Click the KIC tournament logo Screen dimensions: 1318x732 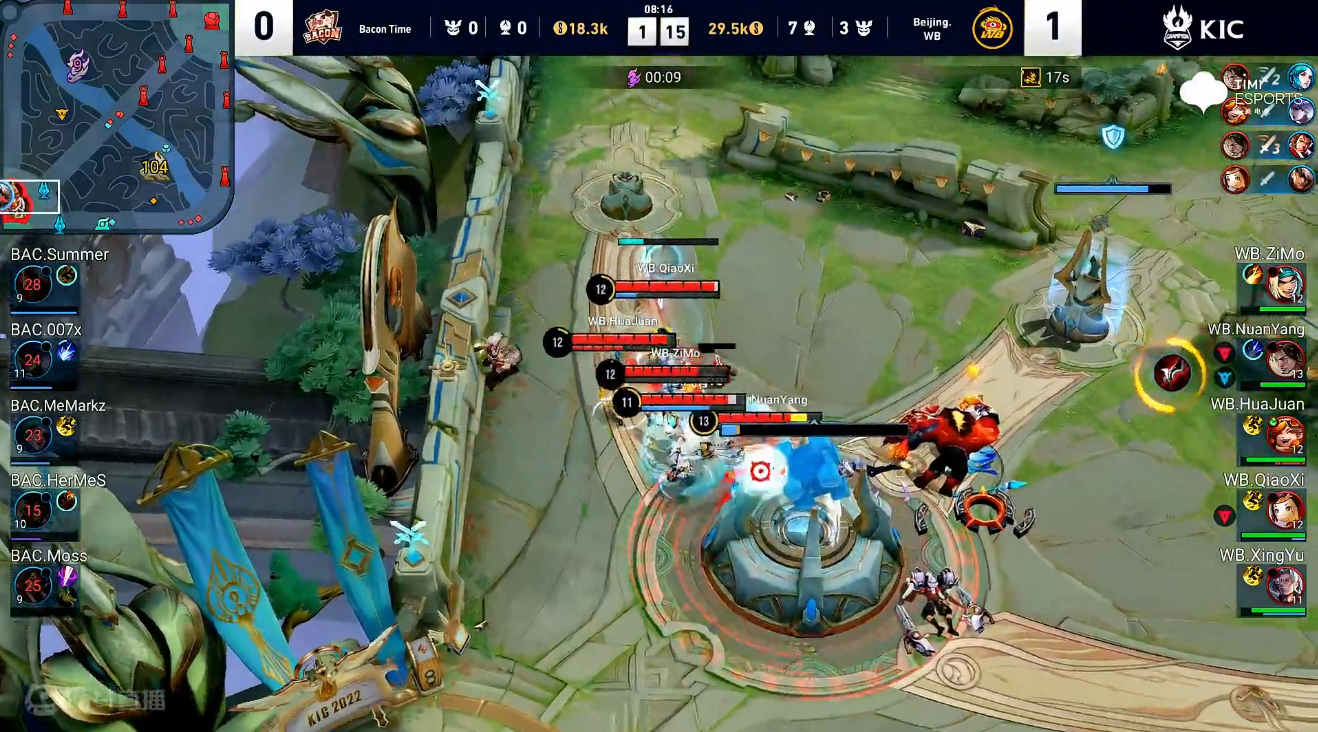[1203, 28]
